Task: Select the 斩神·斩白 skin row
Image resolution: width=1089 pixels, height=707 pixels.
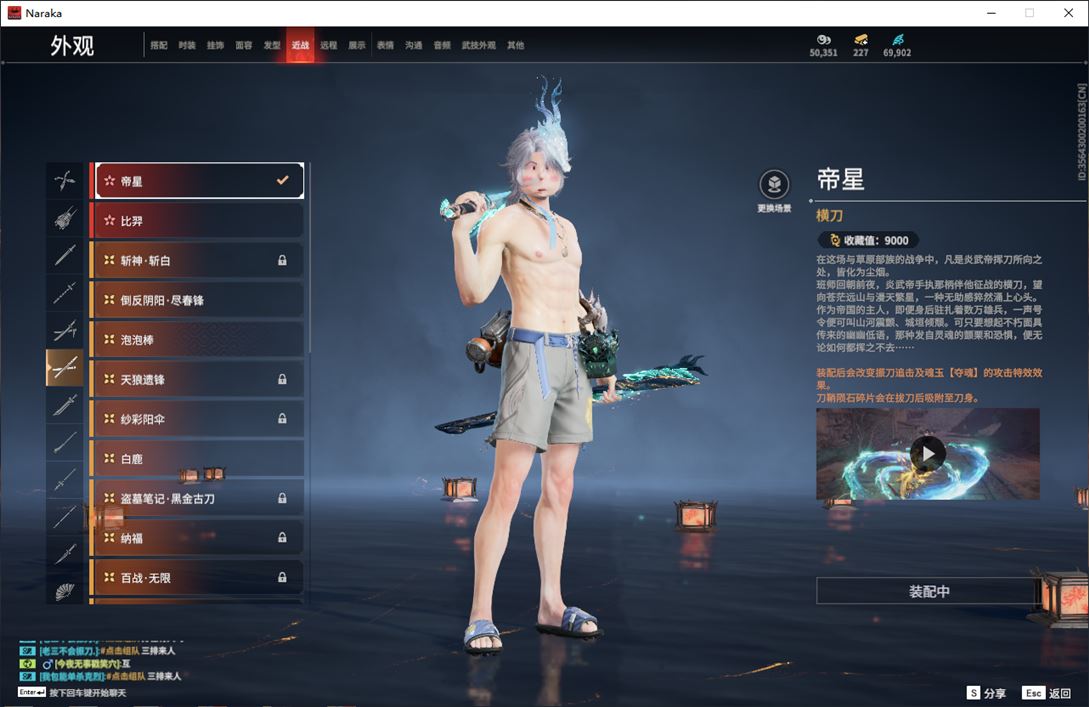Action: [198, 260]
